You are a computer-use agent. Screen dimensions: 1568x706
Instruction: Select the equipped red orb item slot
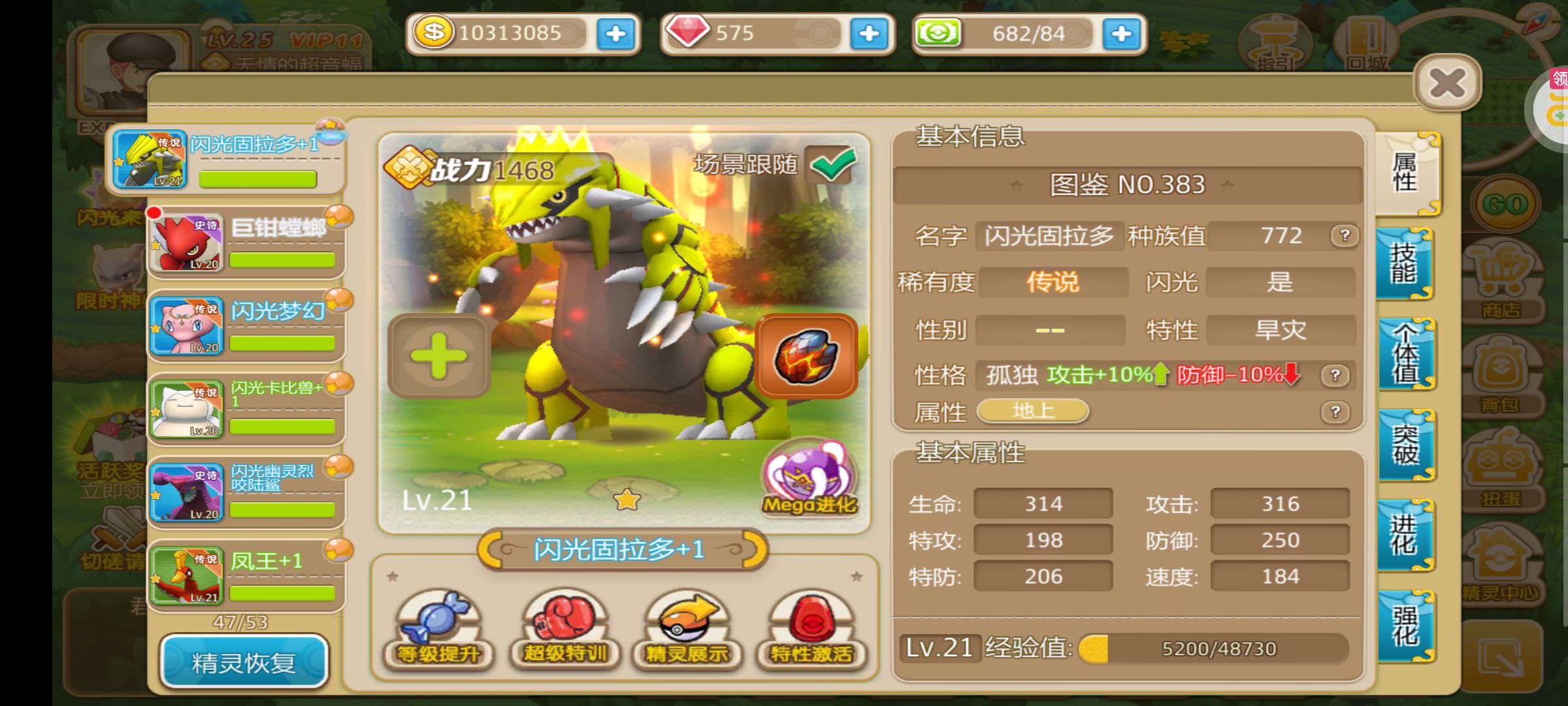coord(806,356)
